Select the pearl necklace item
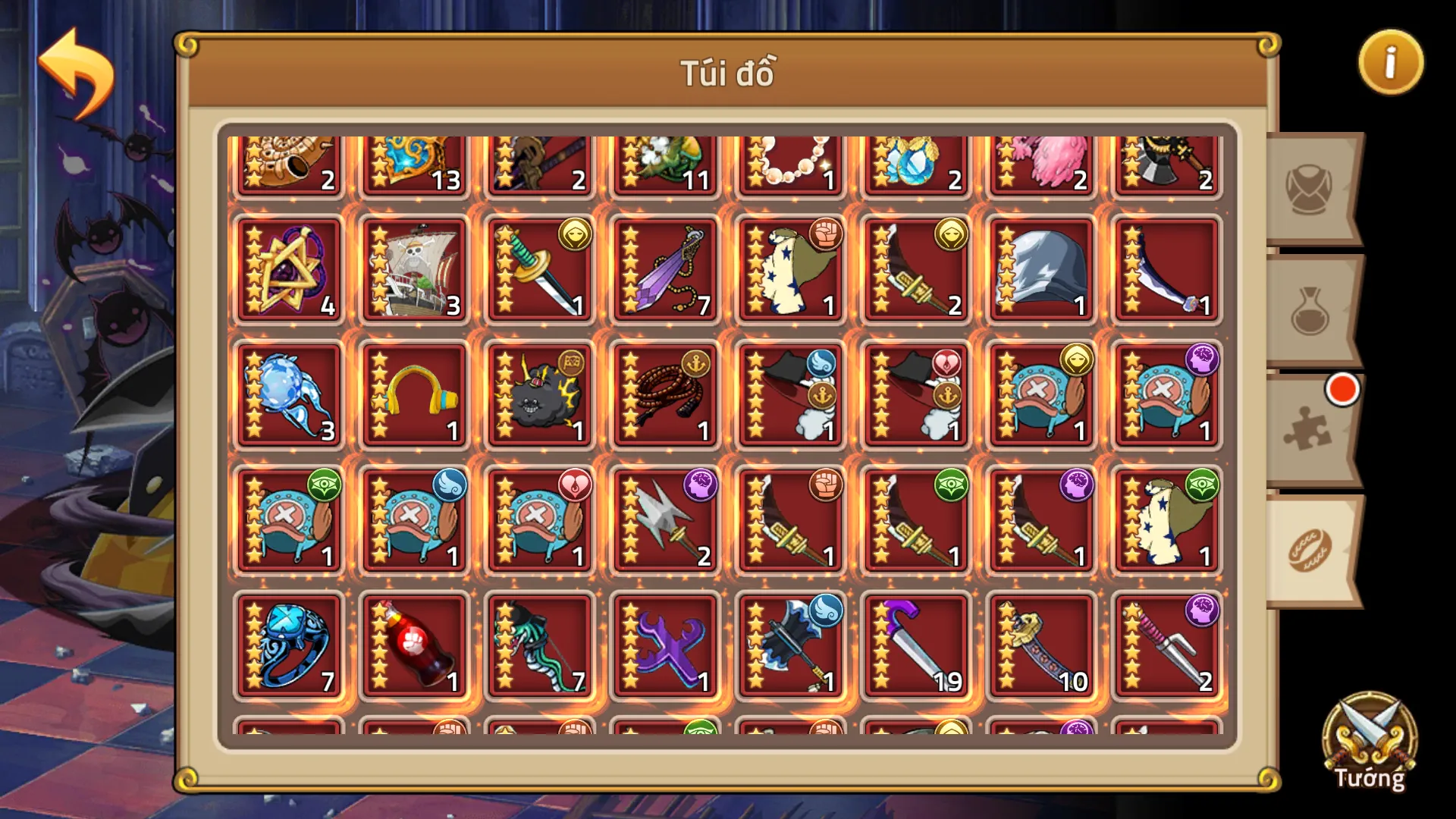This screenshot has height=819, width=1456. point(790,159)
